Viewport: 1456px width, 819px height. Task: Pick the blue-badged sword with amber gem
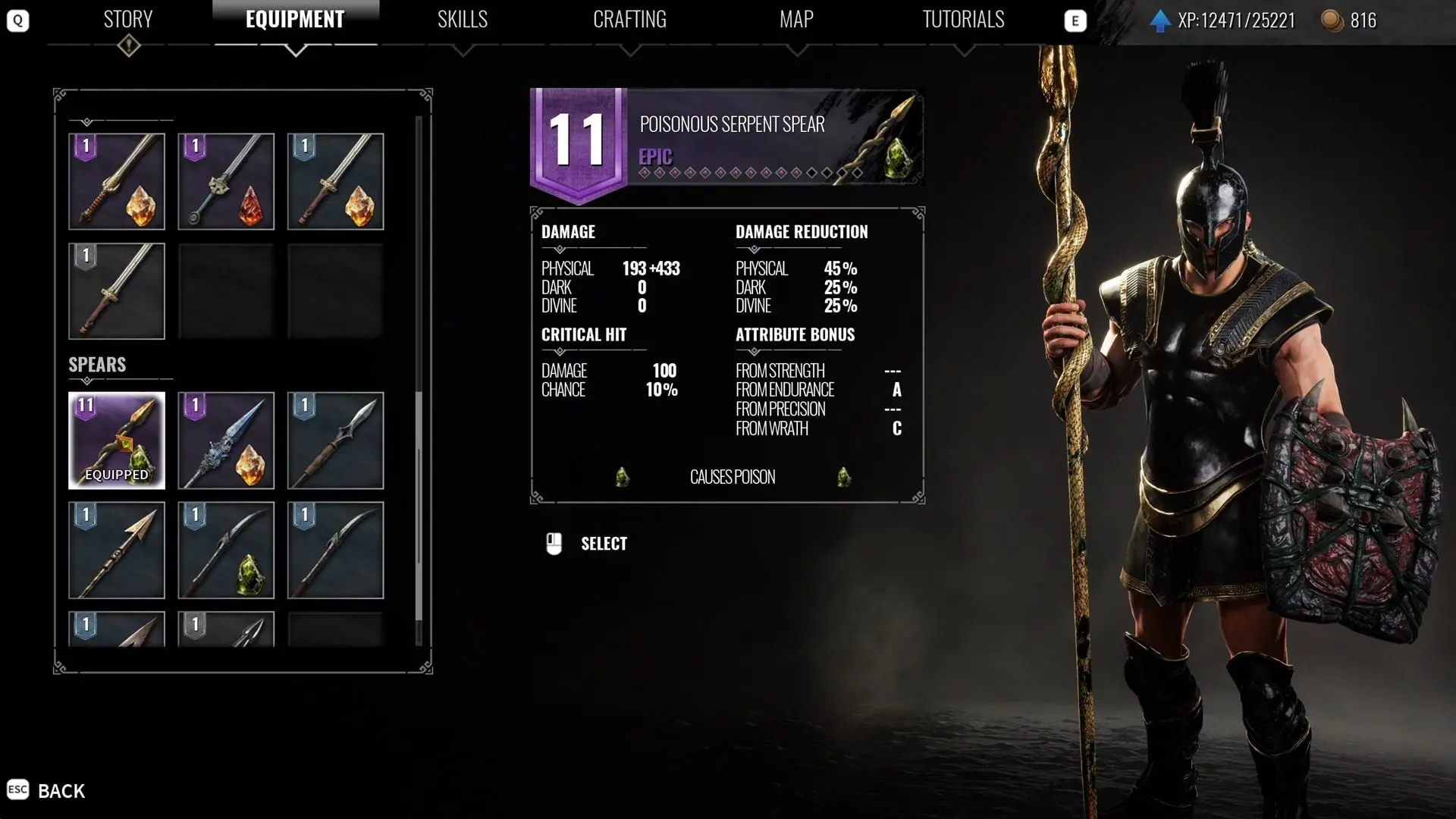point(335,182)
